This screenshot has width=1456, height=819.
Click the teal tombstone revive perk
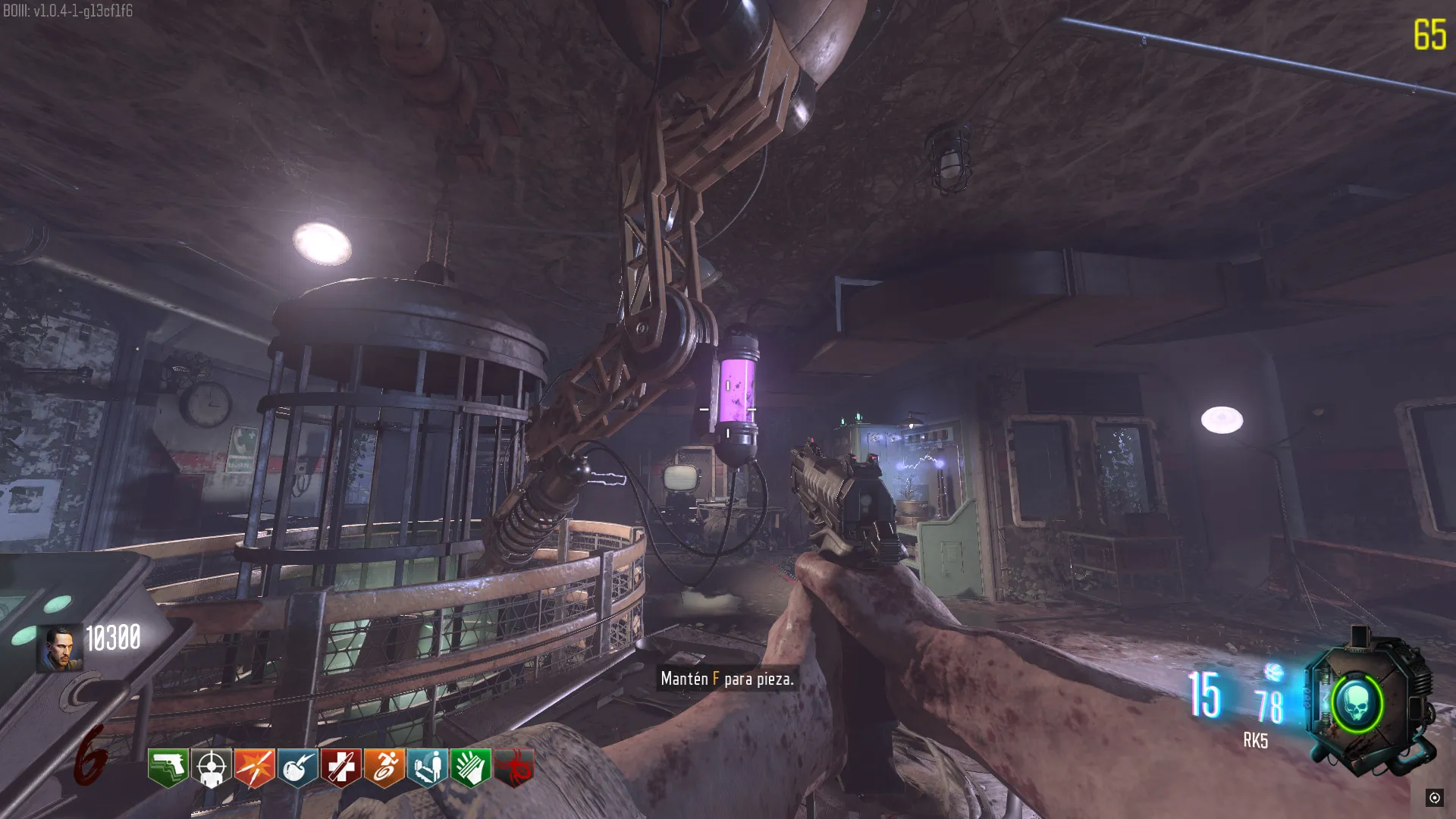(x=428, y=767)
